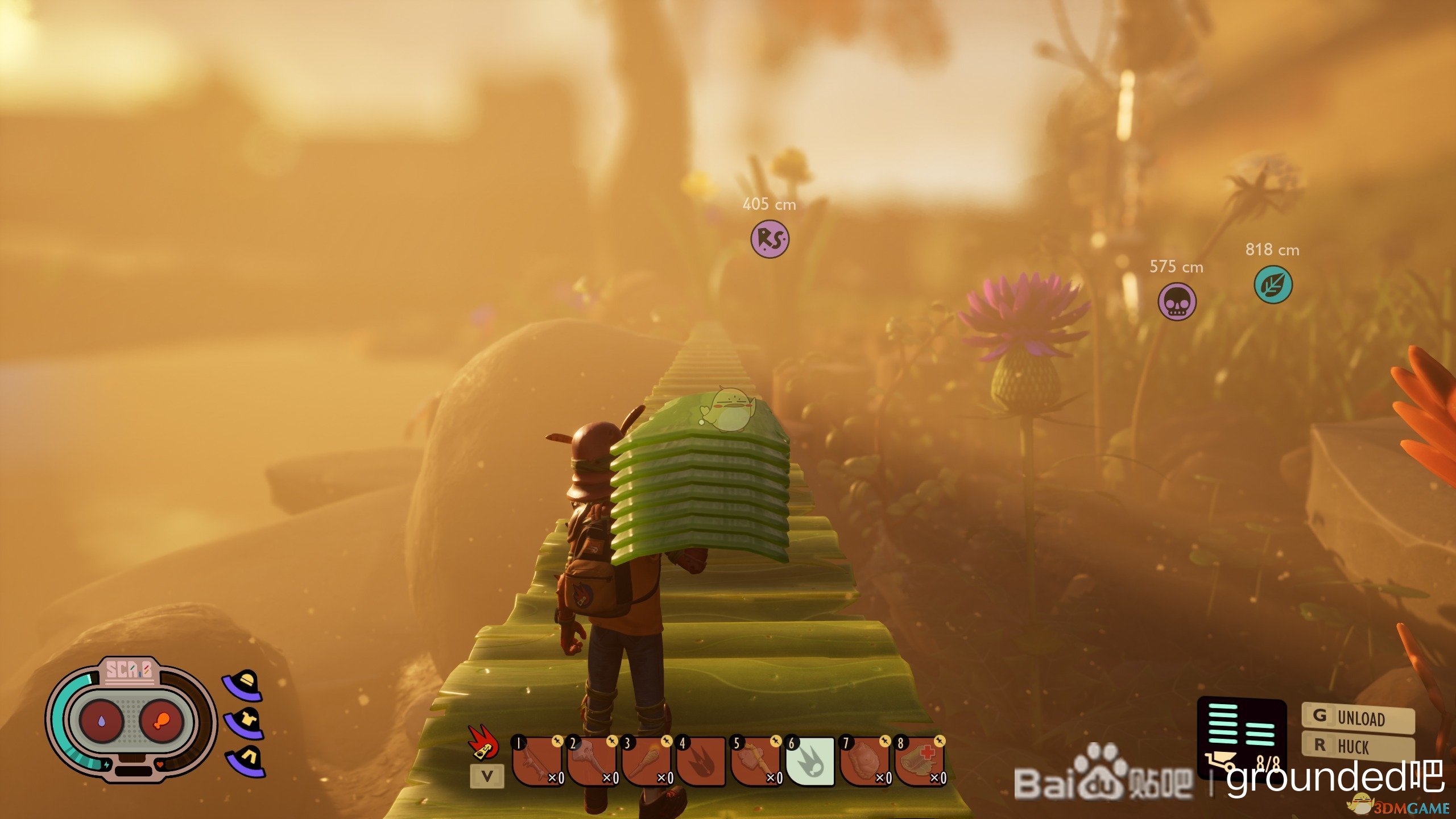Click the RS marker showing 405 cm

pyautogui.click(x=770, y=239)
